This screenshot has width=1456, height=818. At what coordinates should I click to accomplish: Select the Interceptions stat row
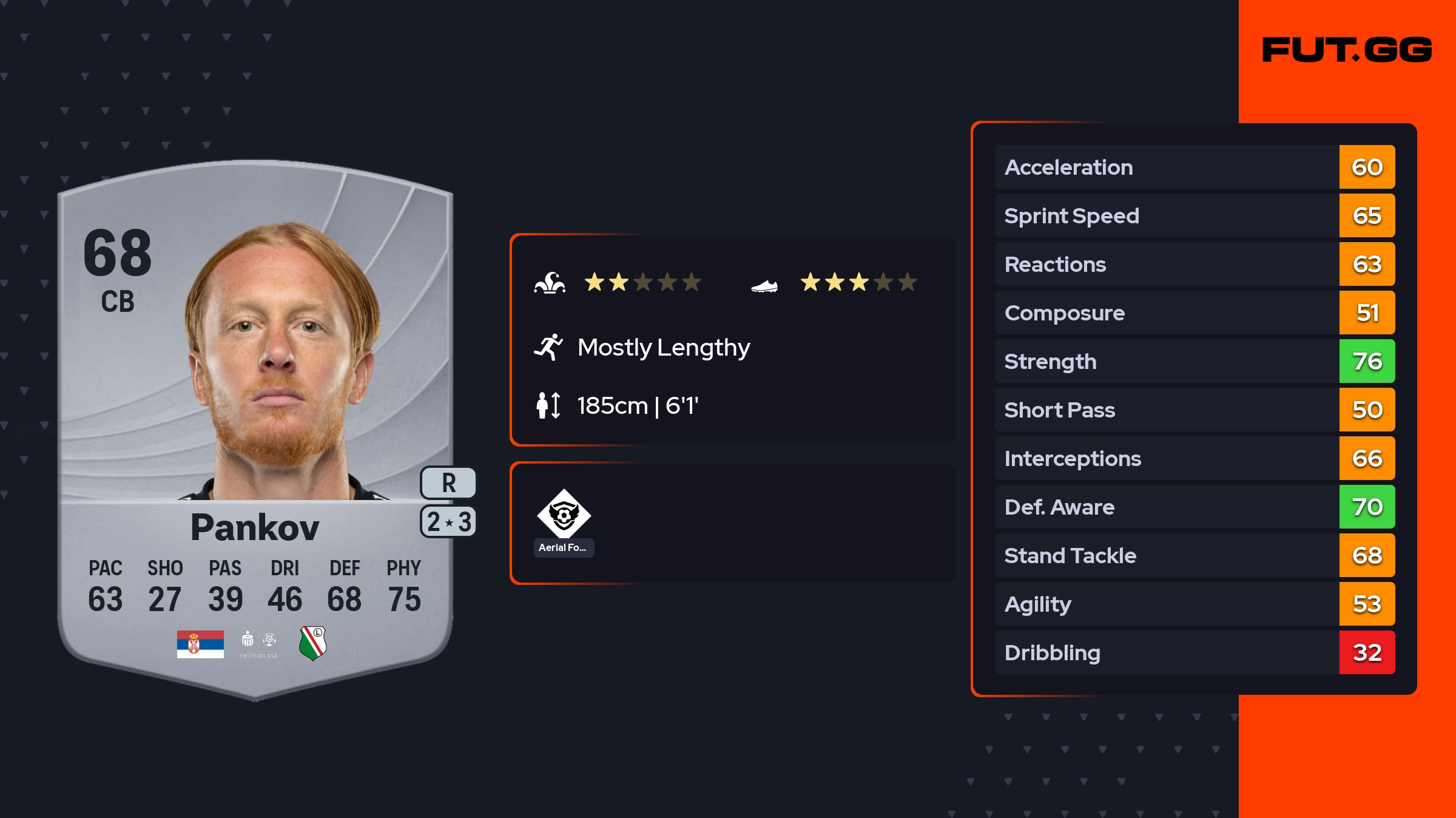(1194, 458)
